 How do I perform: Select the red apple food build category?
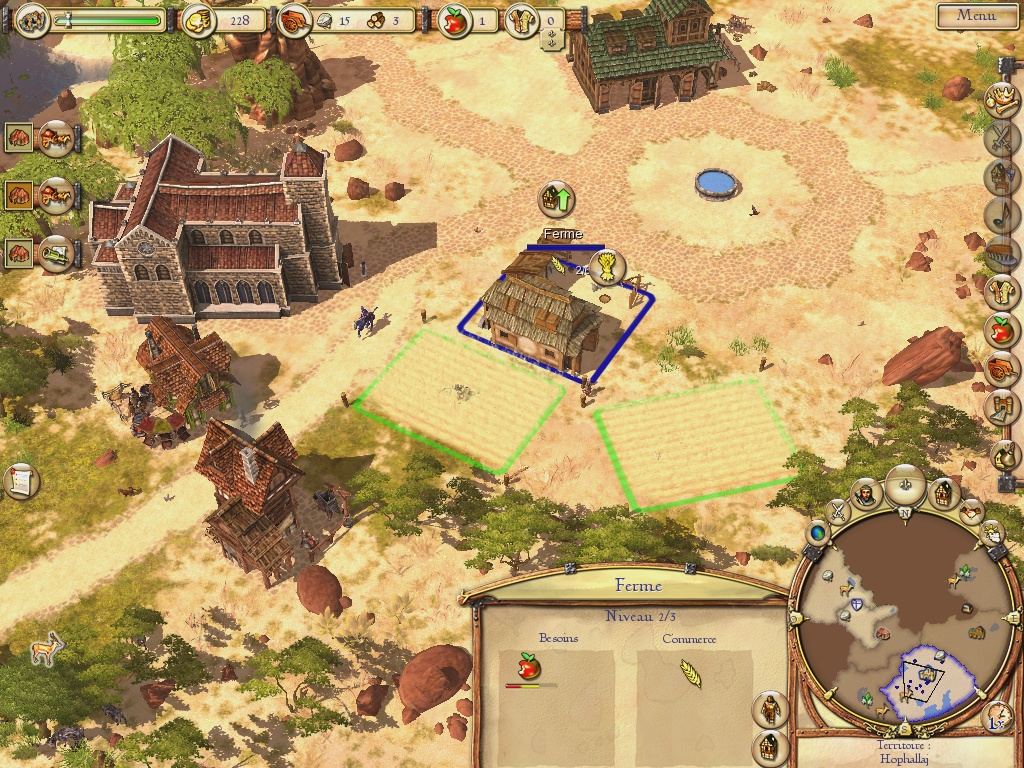point(1000,328)
